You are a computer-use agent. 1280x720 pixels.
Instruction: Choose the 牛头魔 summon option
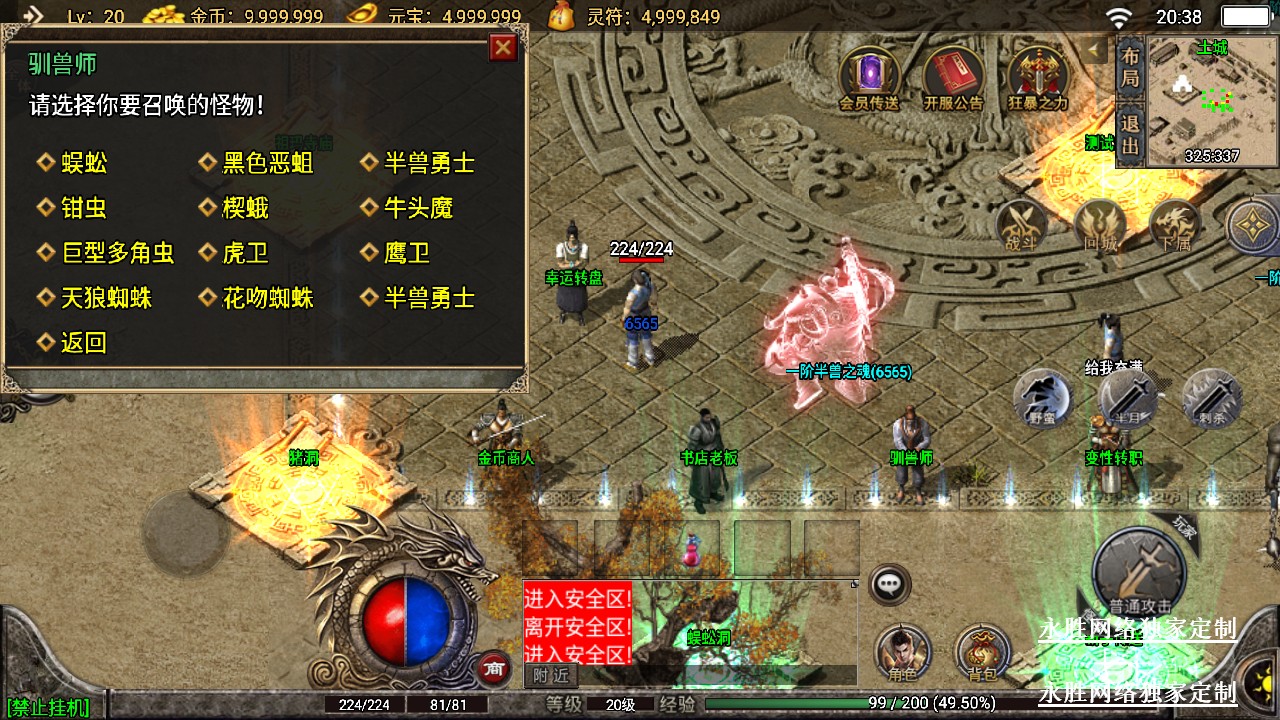tap(418, 208)
